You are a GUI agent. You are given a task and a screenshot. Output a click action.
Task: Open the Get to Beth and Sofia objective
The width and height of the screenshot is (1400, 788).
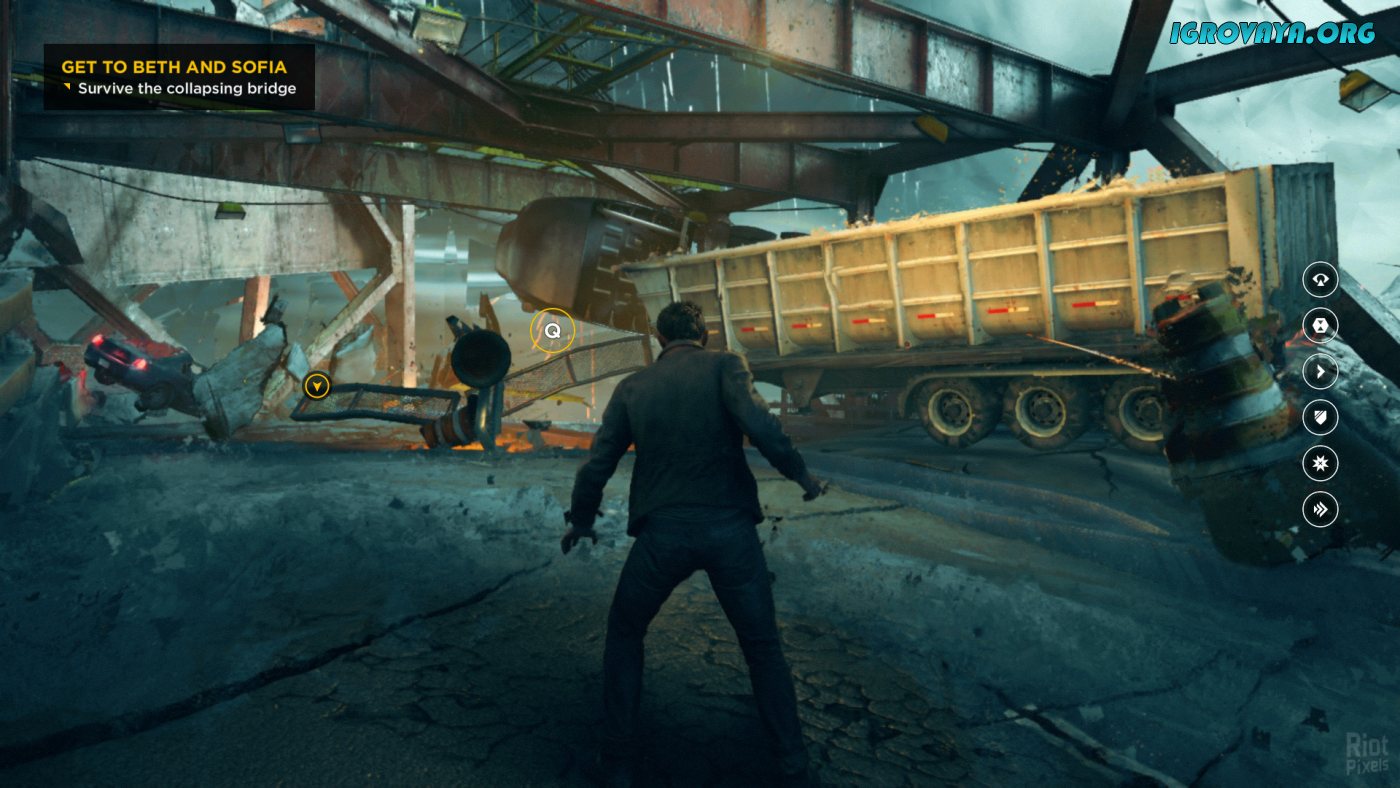pyautogui.click(x=174, y=67)
